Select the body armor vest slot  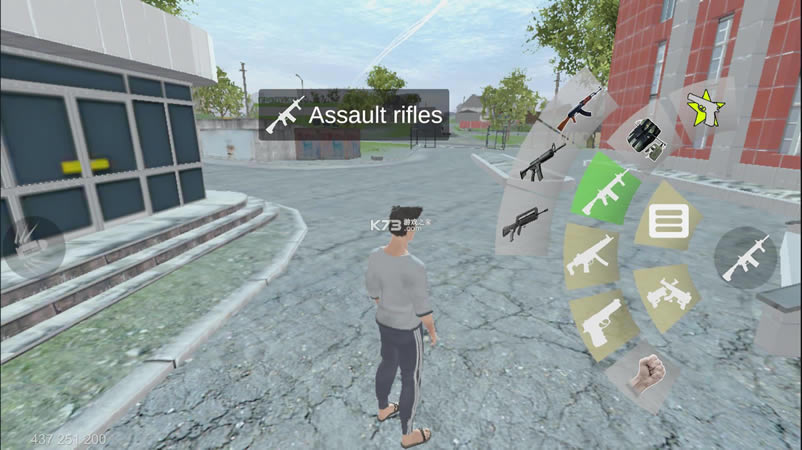coord(643,140)
